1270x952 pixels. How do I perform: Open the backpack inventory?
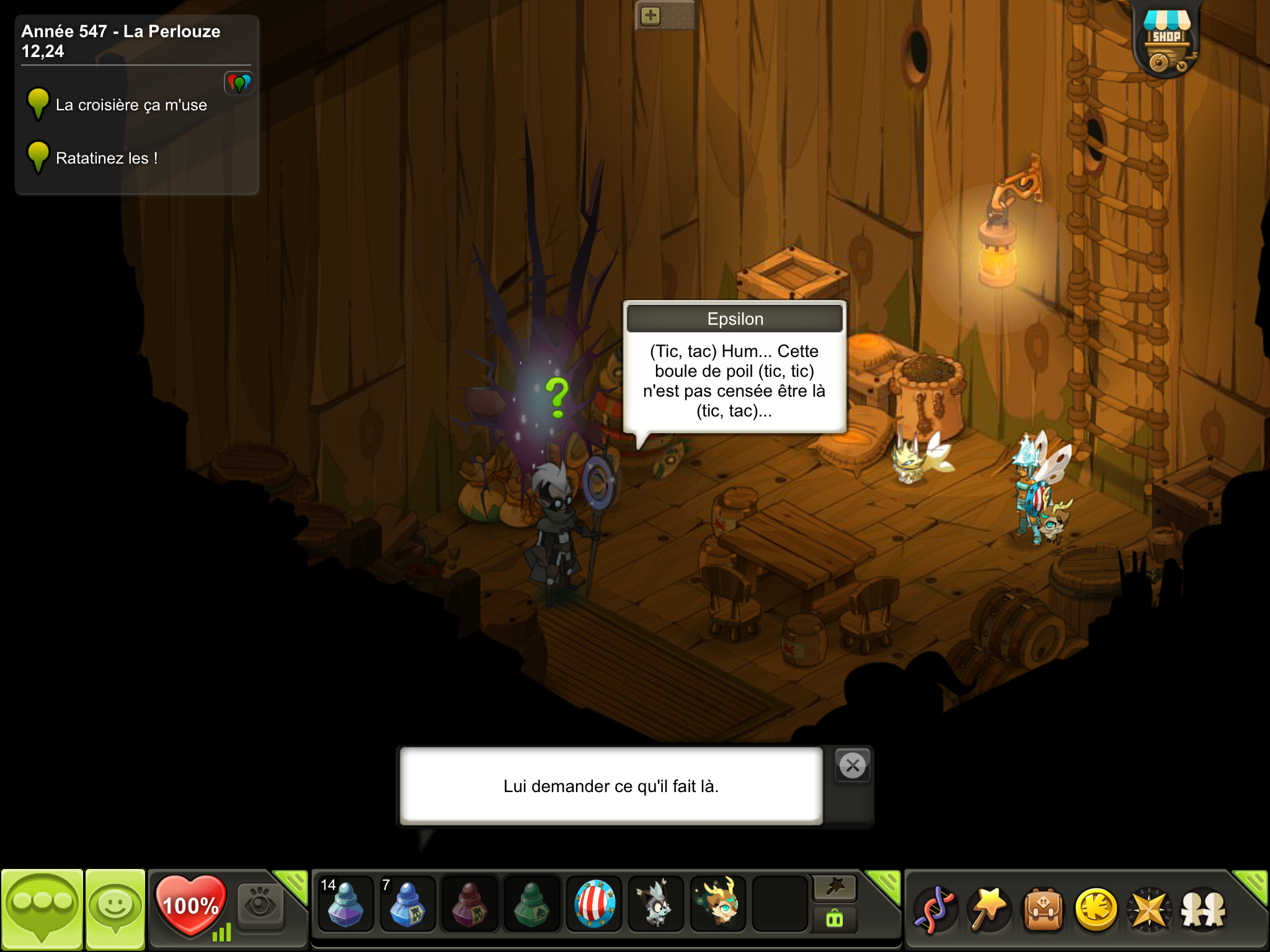pos(1043,910)
